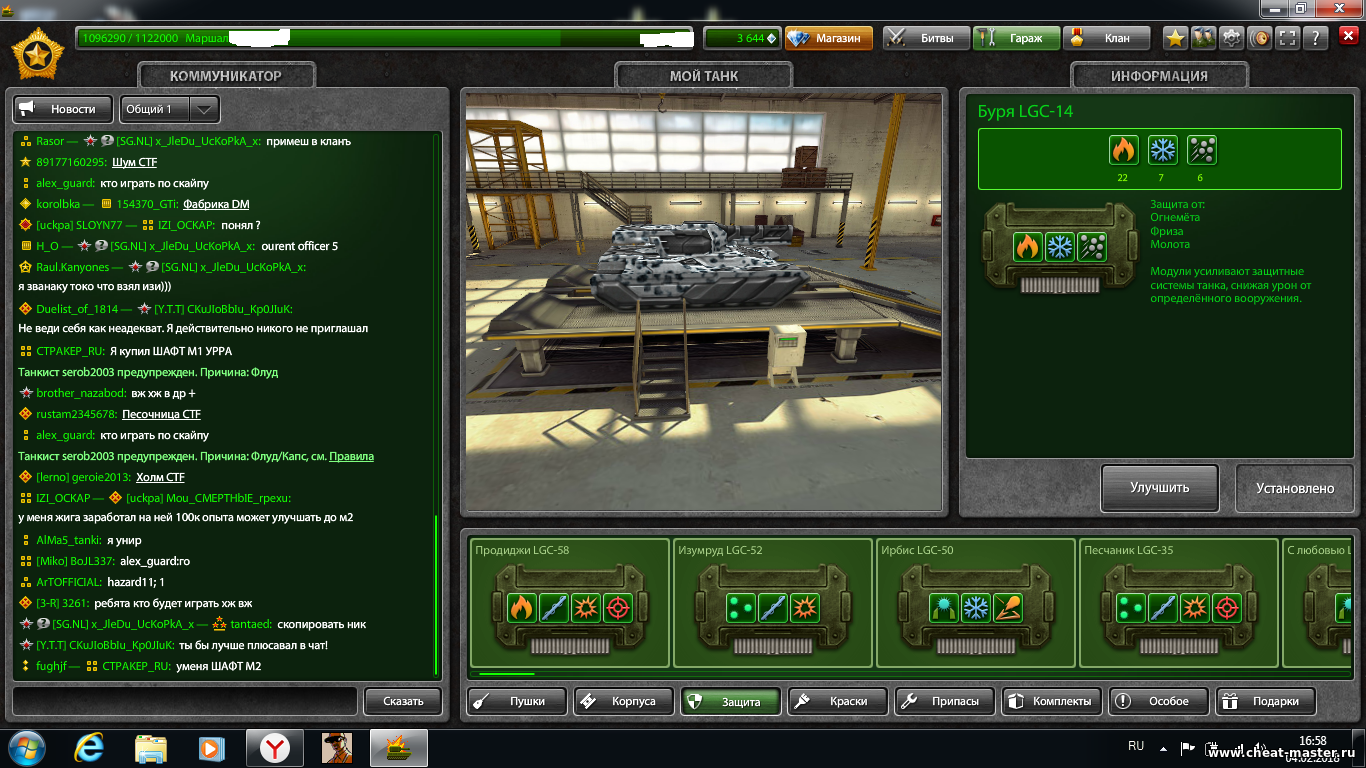Choose the Изумруд LGC-52 module

[x=773, y=604]
